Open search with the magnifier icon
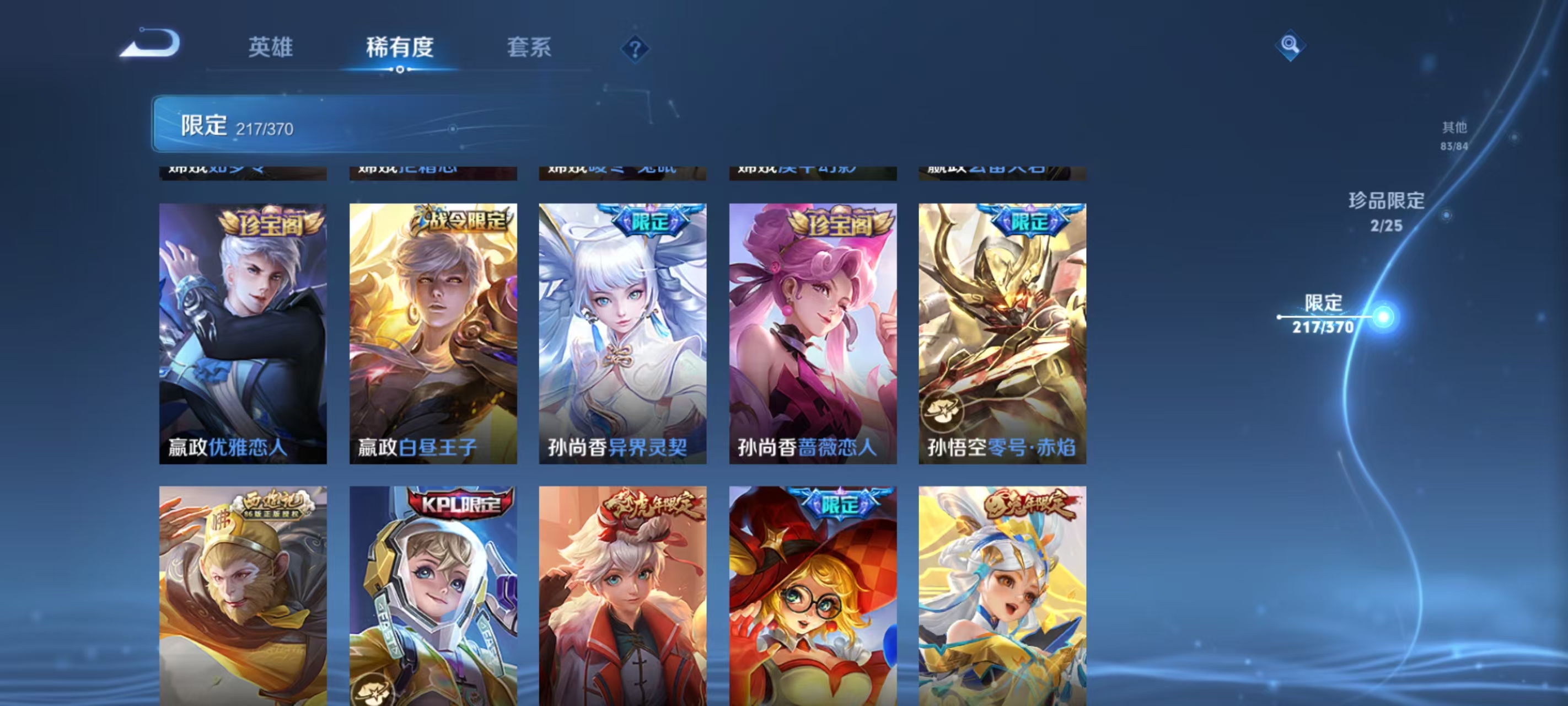 pyautogui.click(x=1292, y=45)
